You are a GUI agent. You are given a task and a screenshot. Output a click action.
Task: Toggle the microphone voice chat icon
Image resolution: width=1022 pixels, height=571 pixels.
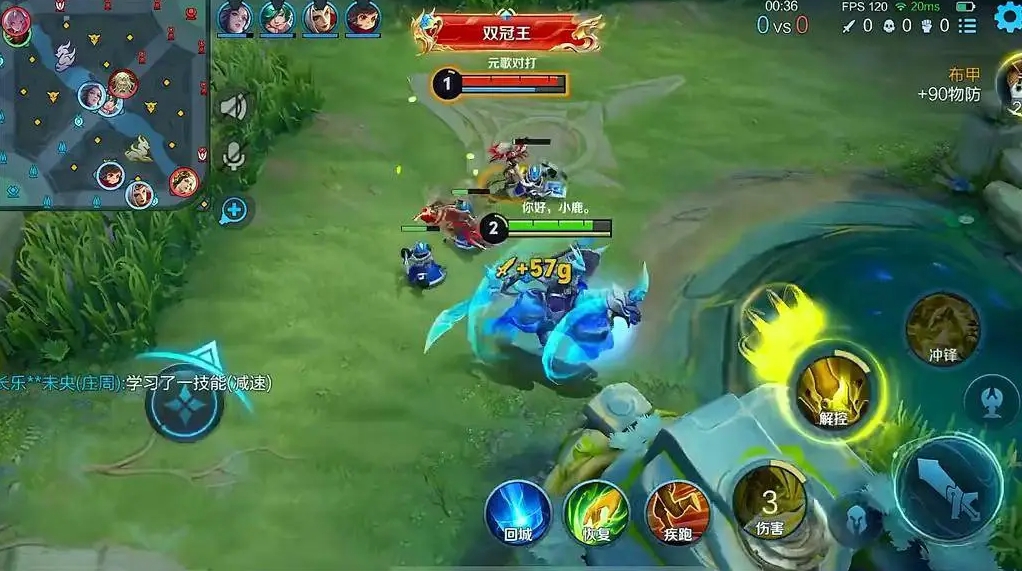[233, 155]
